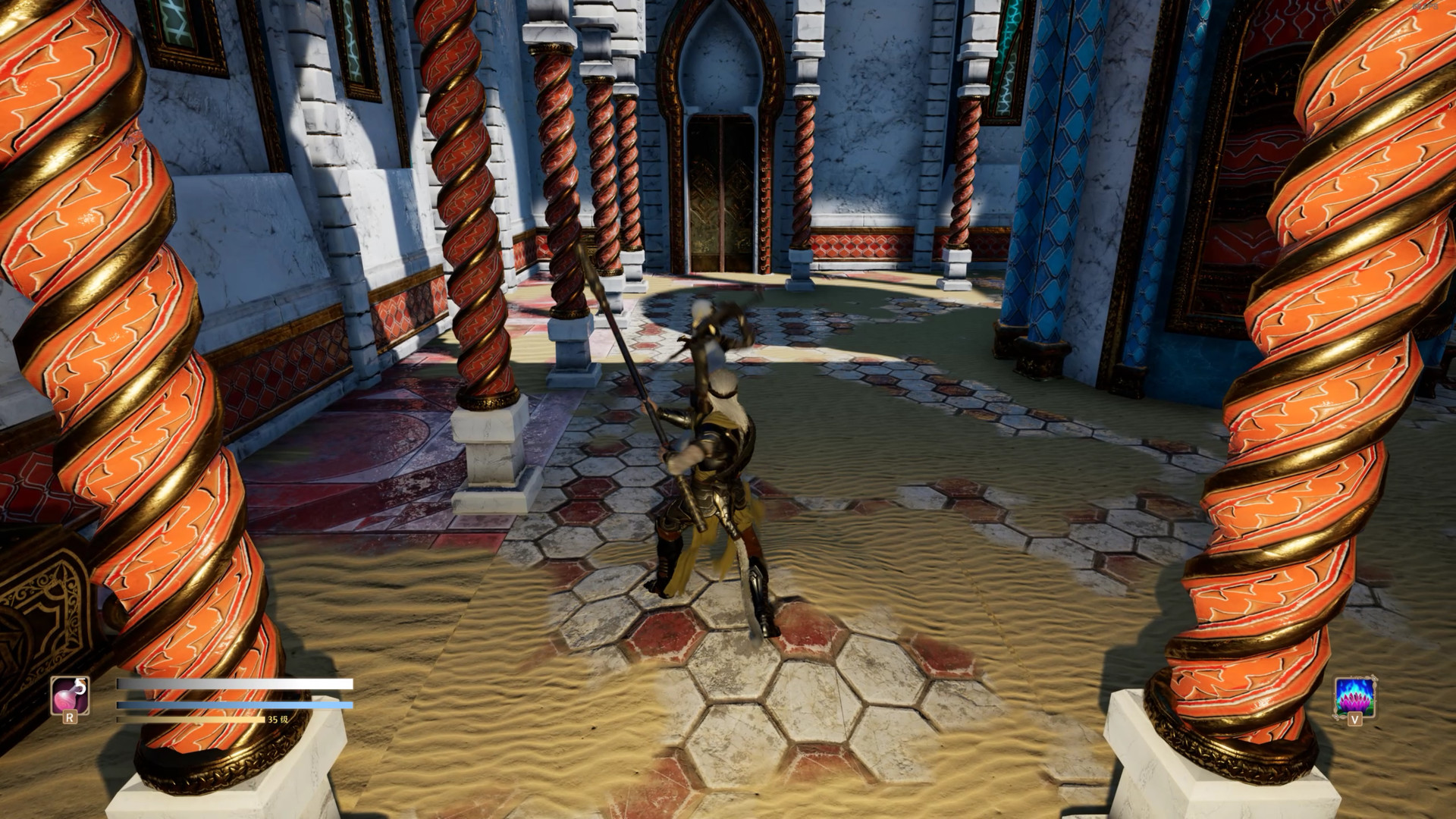Image resolution: width=1456 pixels, height=819 pixels.
Task: Click the corner gem on the ability icon frame
Action: (x=1374, y=679)
